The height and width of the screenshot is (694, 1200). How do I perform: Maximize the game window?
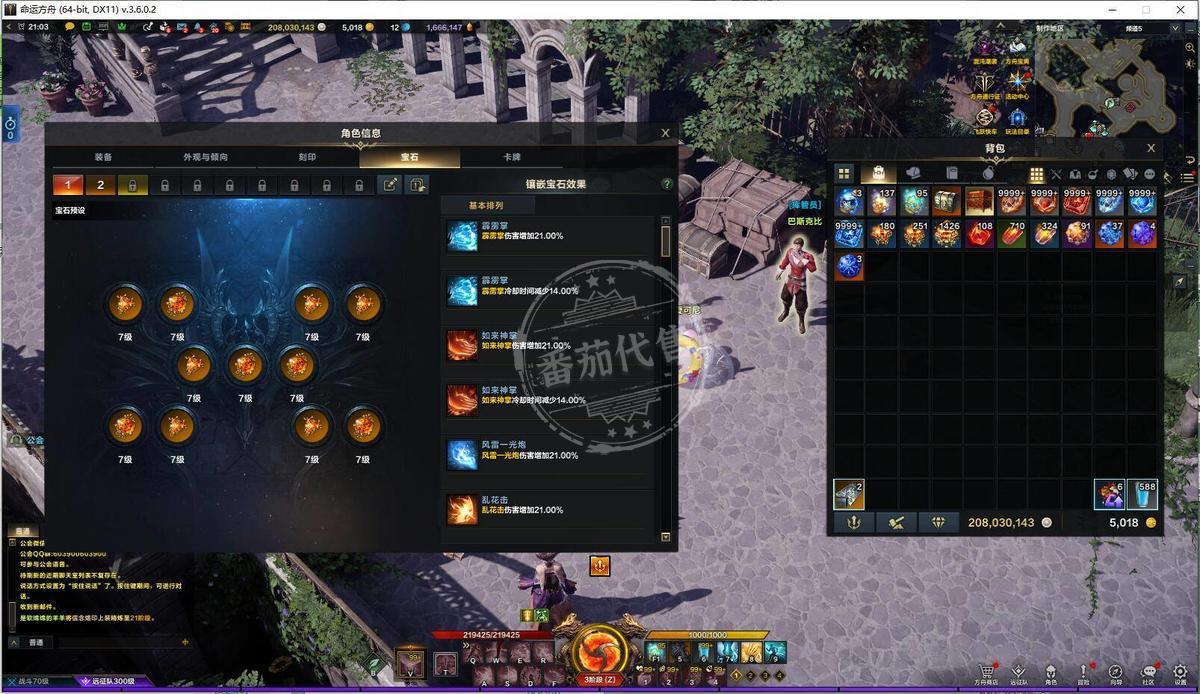point(1147,9)
